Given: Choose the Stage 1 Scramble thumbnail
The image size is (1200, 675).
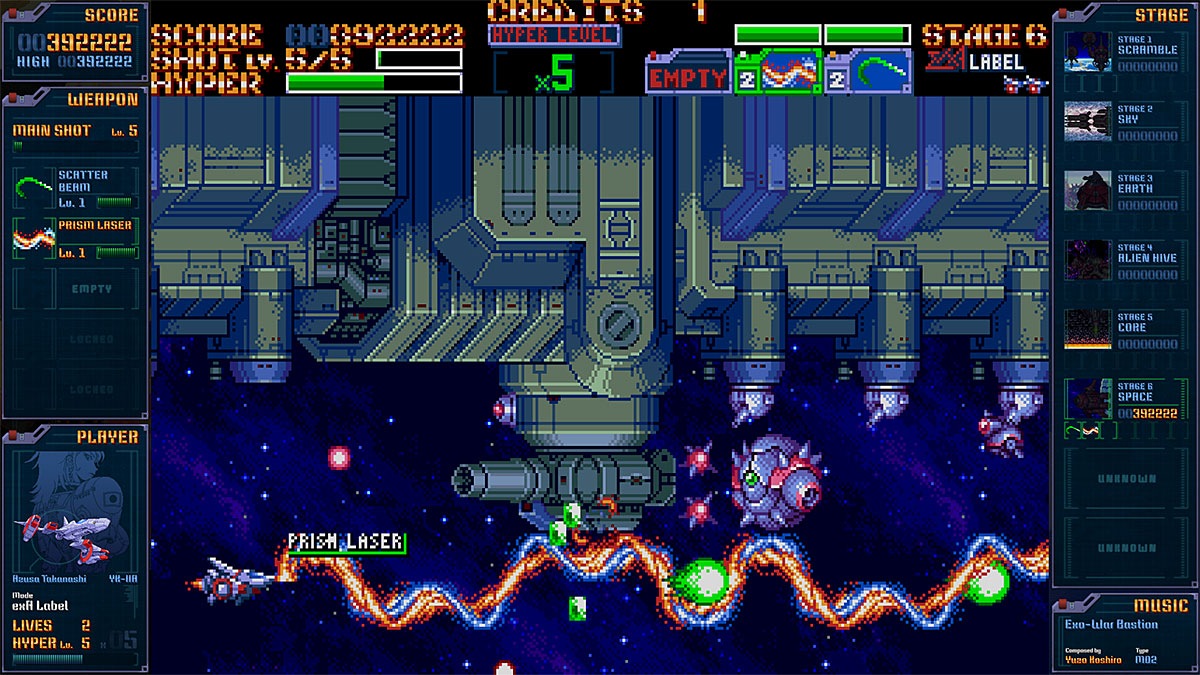Looking at the screenshot, I should point(1088,52).
